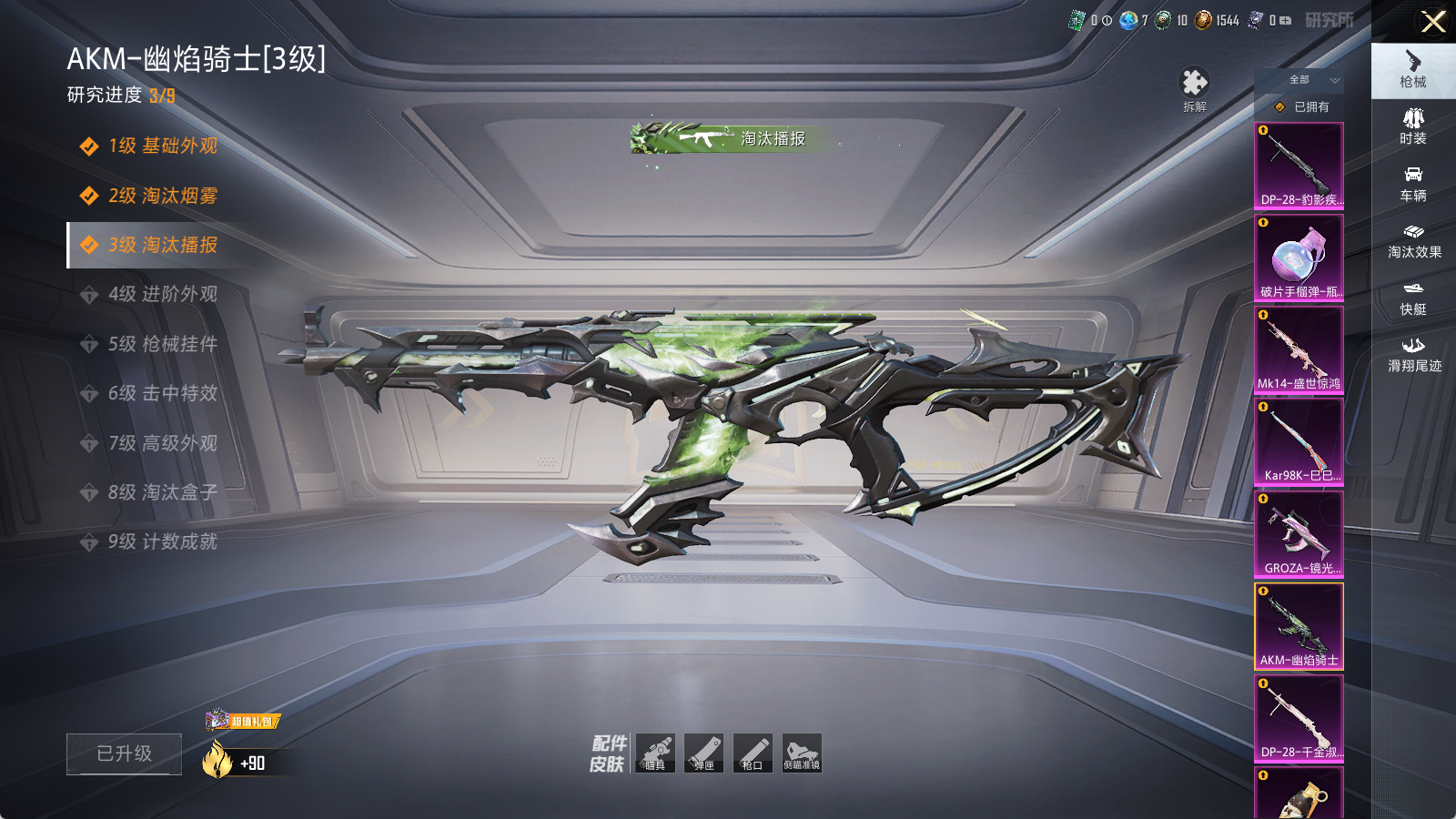Image resolution: width=1456 pixels, height=819 pixels.
Task: Choose the GROZA skin thumbnail
Action: click(x=1299, y=534)
